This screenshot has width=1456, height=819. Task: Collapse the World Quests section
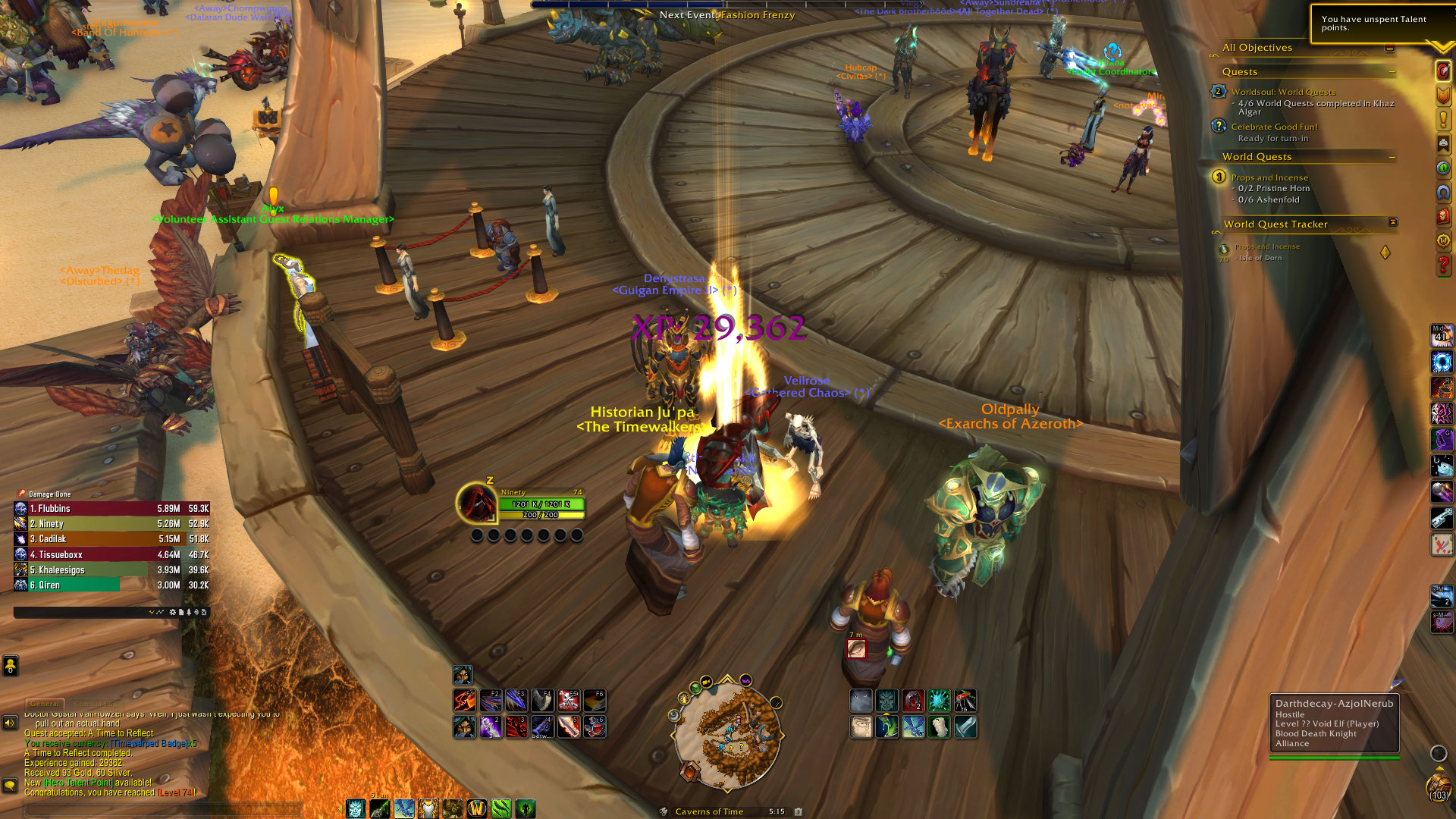(x=1392, y=157)
